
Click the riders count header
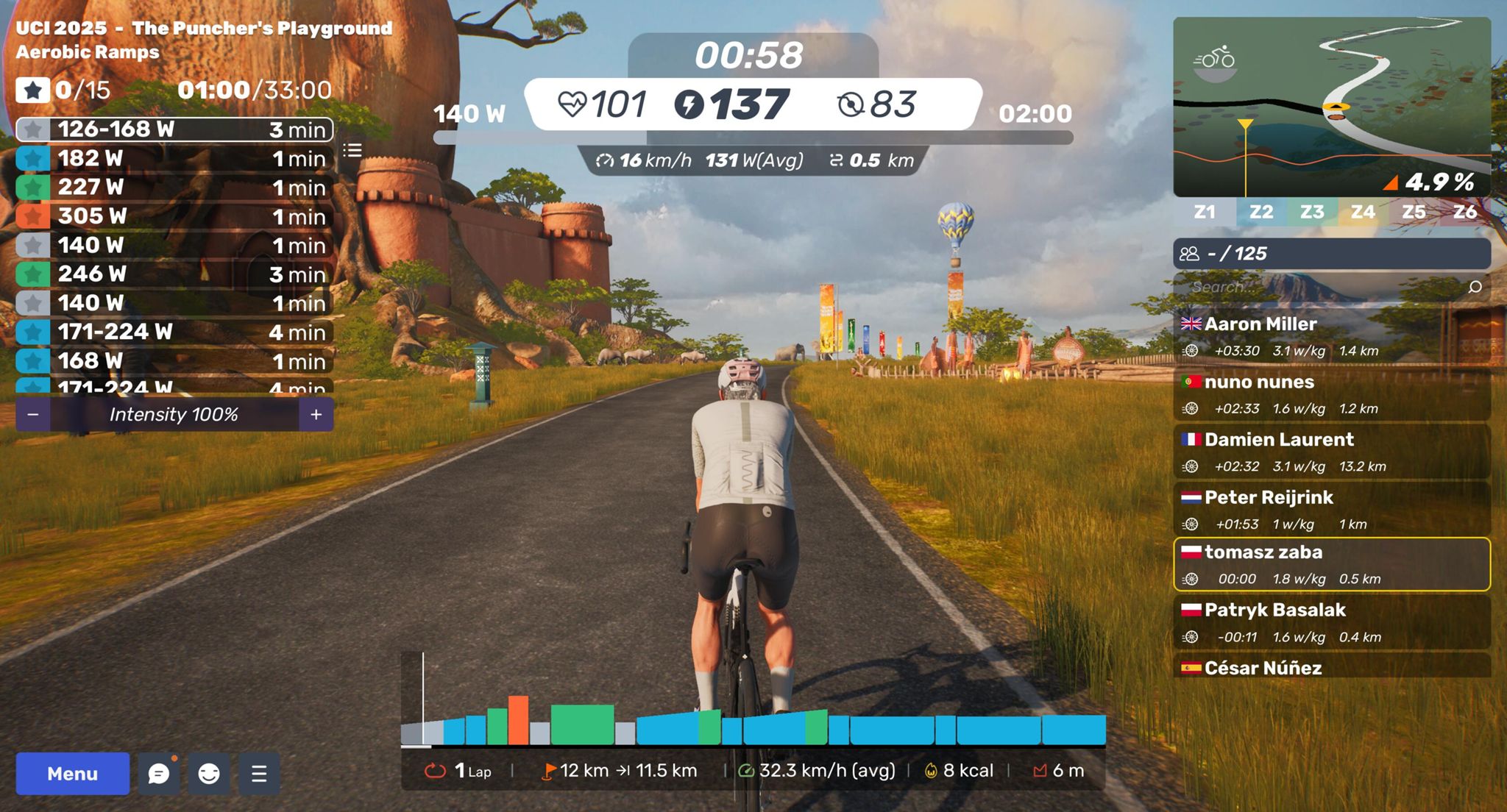1332,254
